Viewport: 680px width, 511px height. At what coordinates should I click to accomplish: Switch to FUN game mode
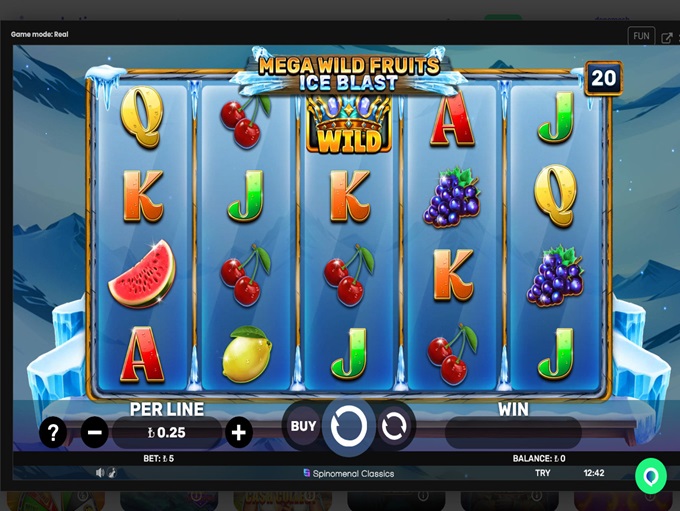pos(641,37)
